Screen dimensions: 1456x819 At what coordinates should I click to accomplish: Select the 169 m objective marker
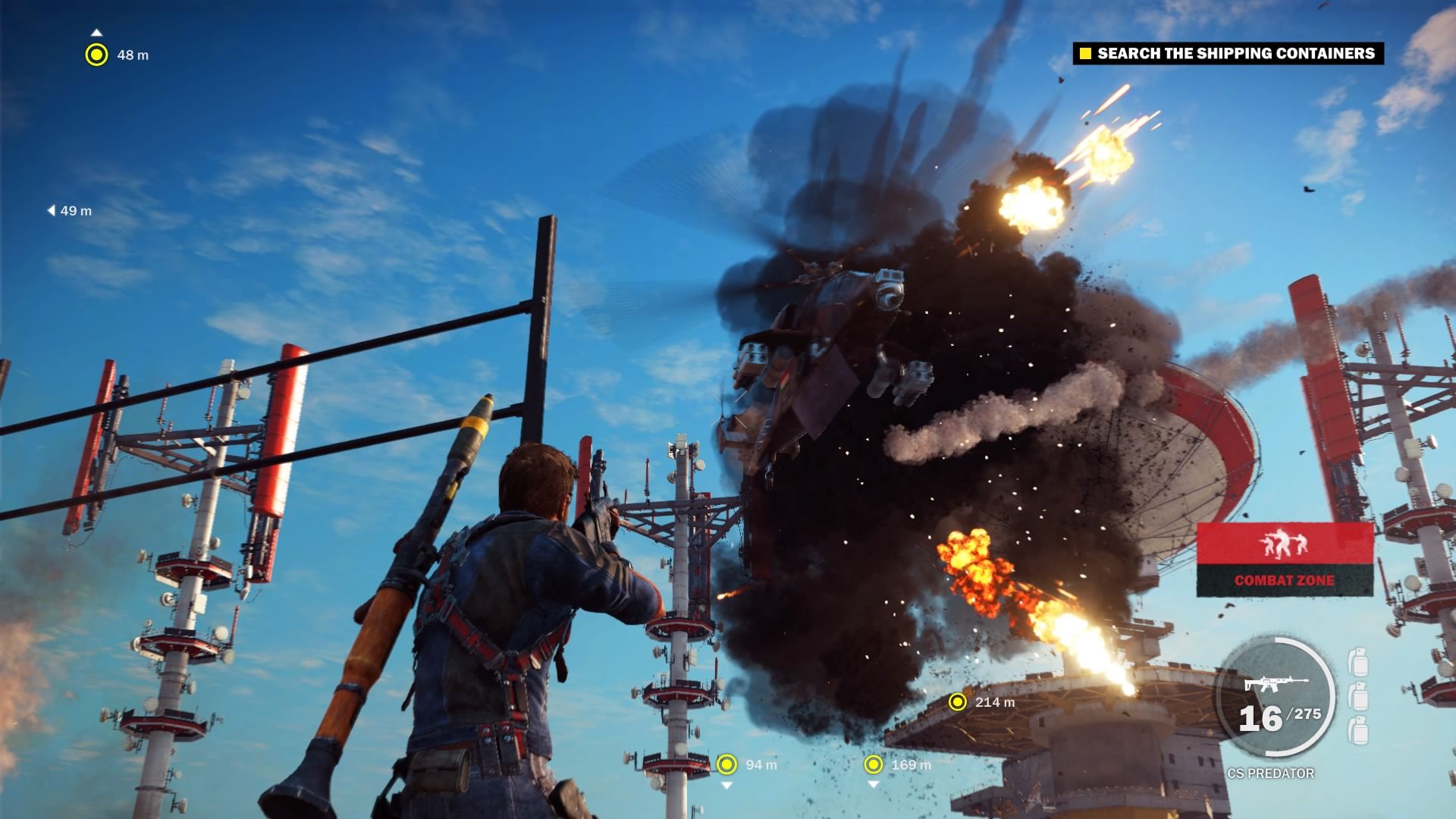pyautogui.click(x=874, y=764)
